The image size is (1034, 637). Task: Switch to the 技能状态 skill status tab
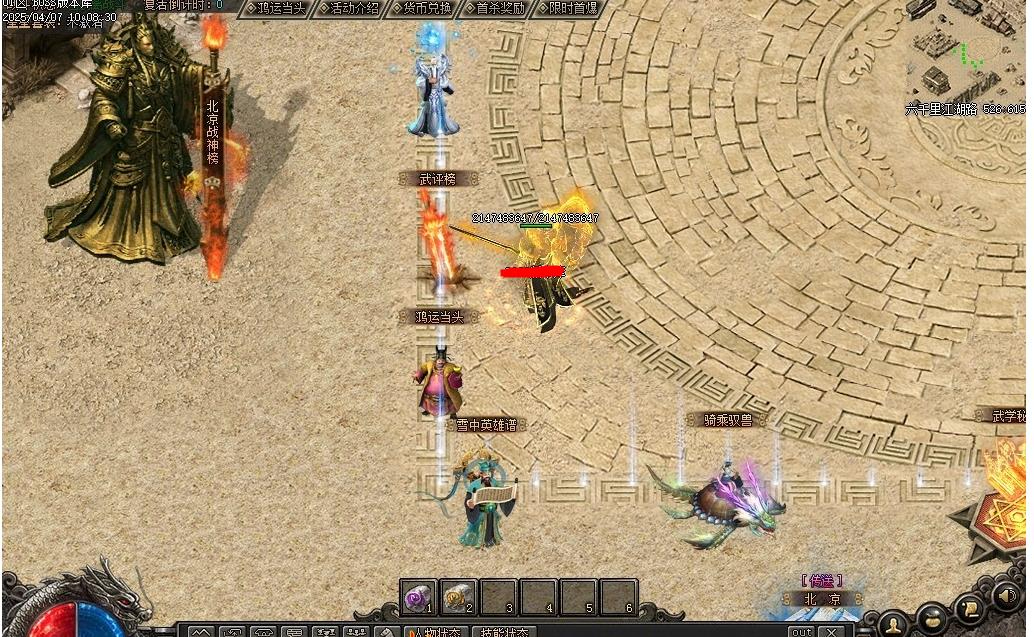504,632
